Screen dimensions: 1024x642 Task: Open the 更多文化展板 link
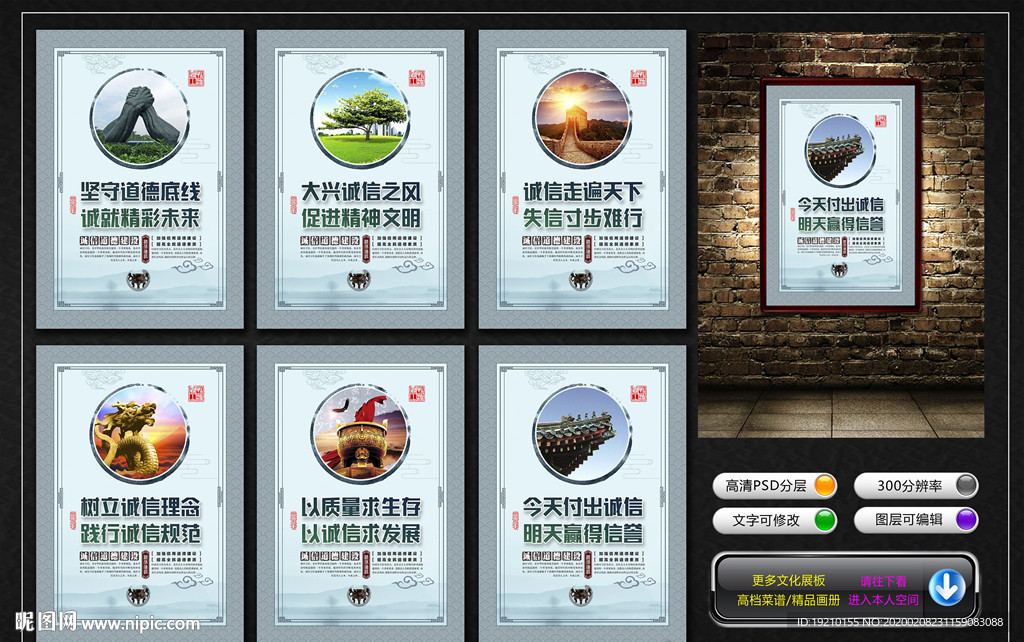(x=789, y=580)
